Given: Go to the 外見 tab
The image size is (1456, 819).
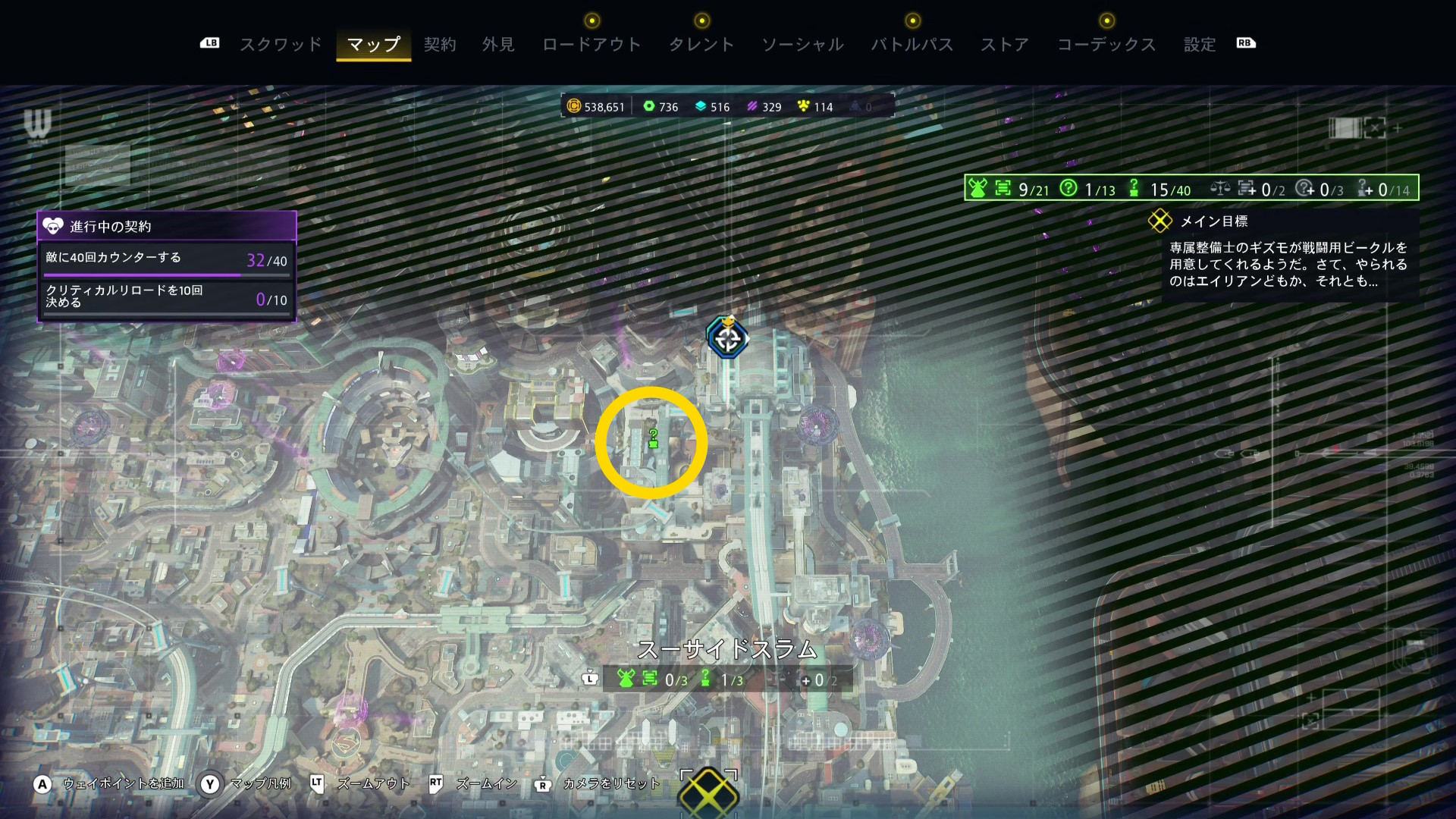Looking at the screenshot, I should pyautogui.click(x=498, y=45).
